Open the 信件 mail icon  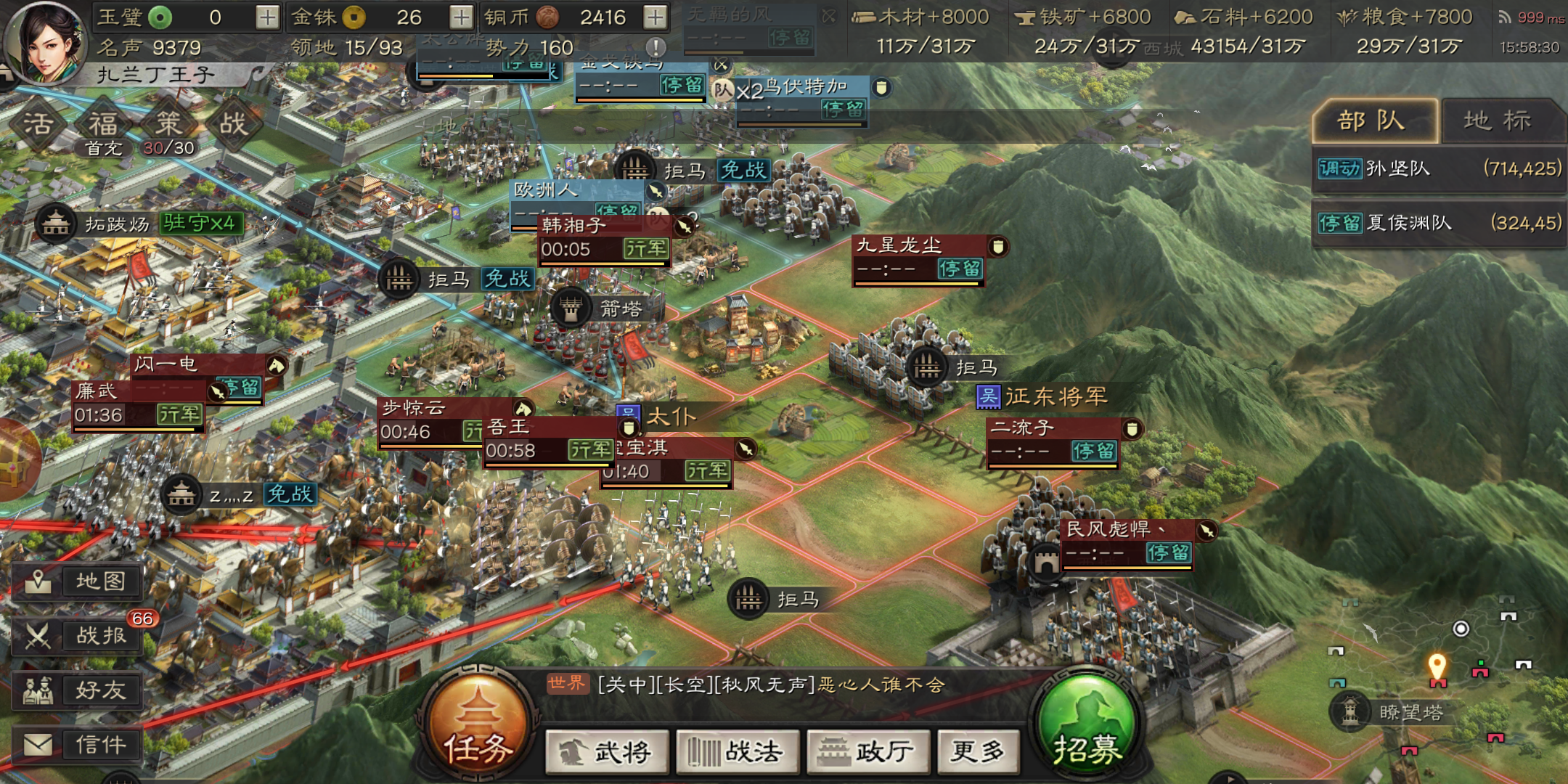point(78,744)
